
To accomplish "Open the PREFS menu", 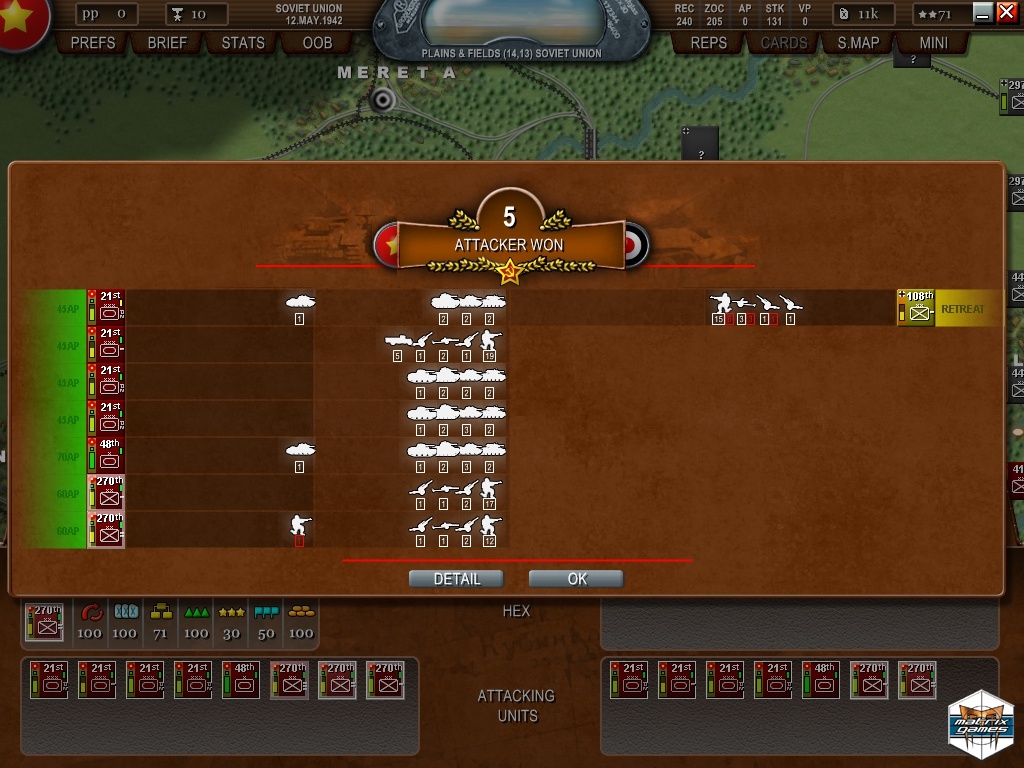I will point(93,43).
